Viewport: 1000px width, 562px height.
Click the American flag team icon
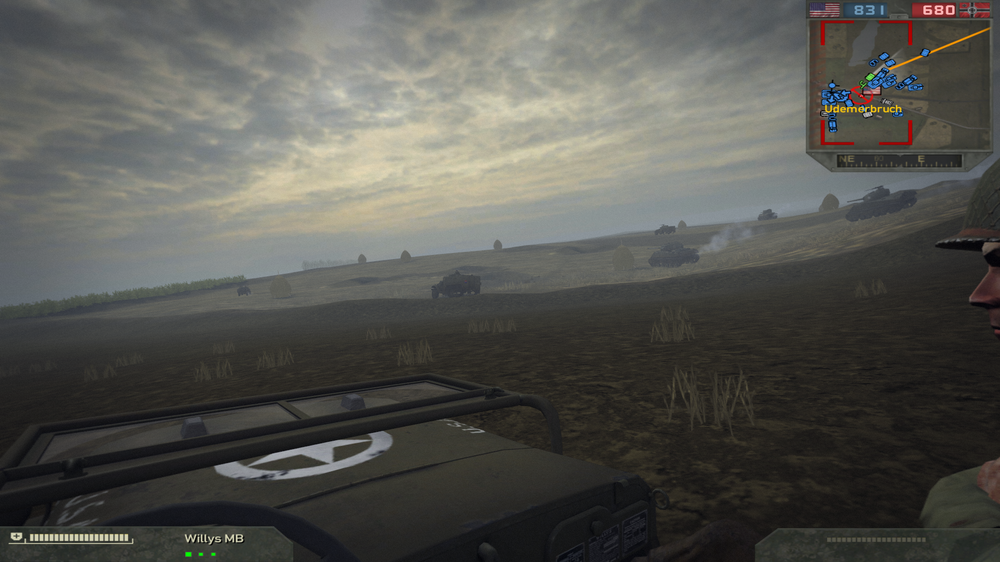tap(825, 10)
